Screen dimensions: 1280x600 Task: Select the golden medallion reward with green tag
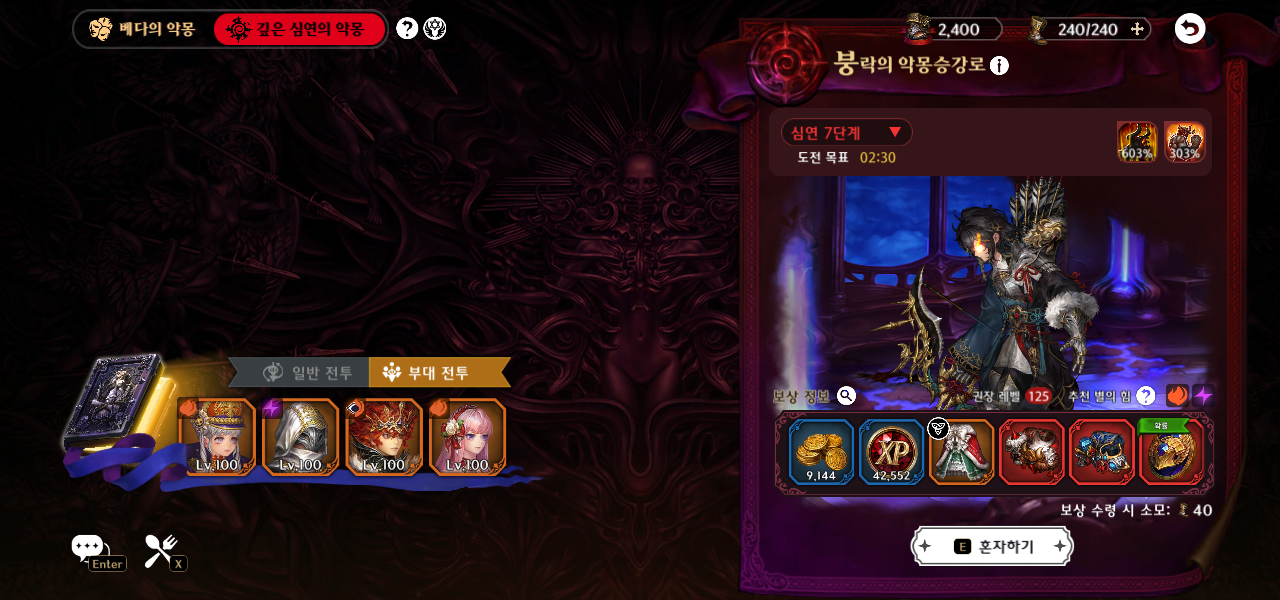[x=1171, y=454]
